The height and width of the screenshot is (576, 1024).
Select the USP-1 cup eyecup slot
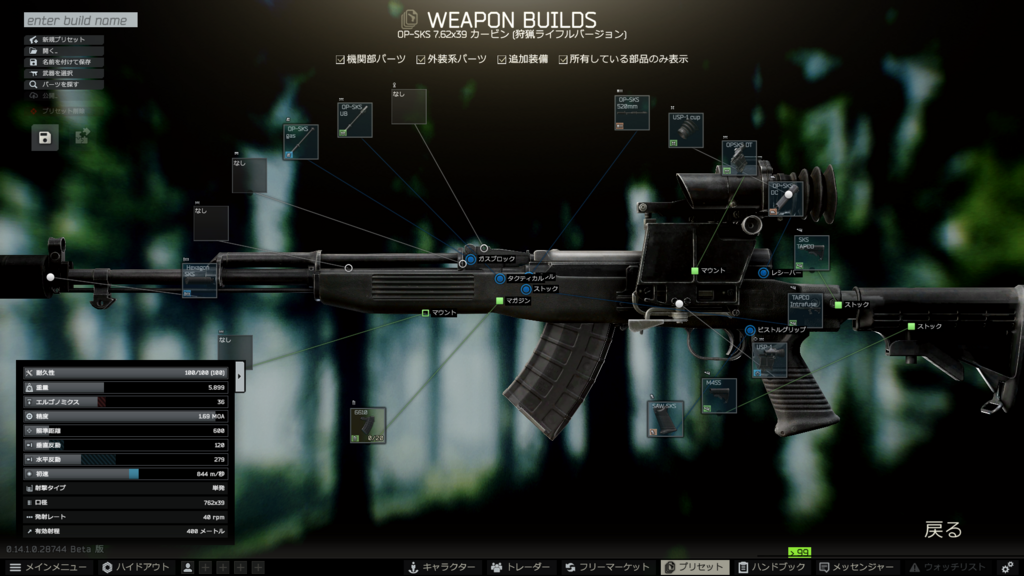[686, 130]
